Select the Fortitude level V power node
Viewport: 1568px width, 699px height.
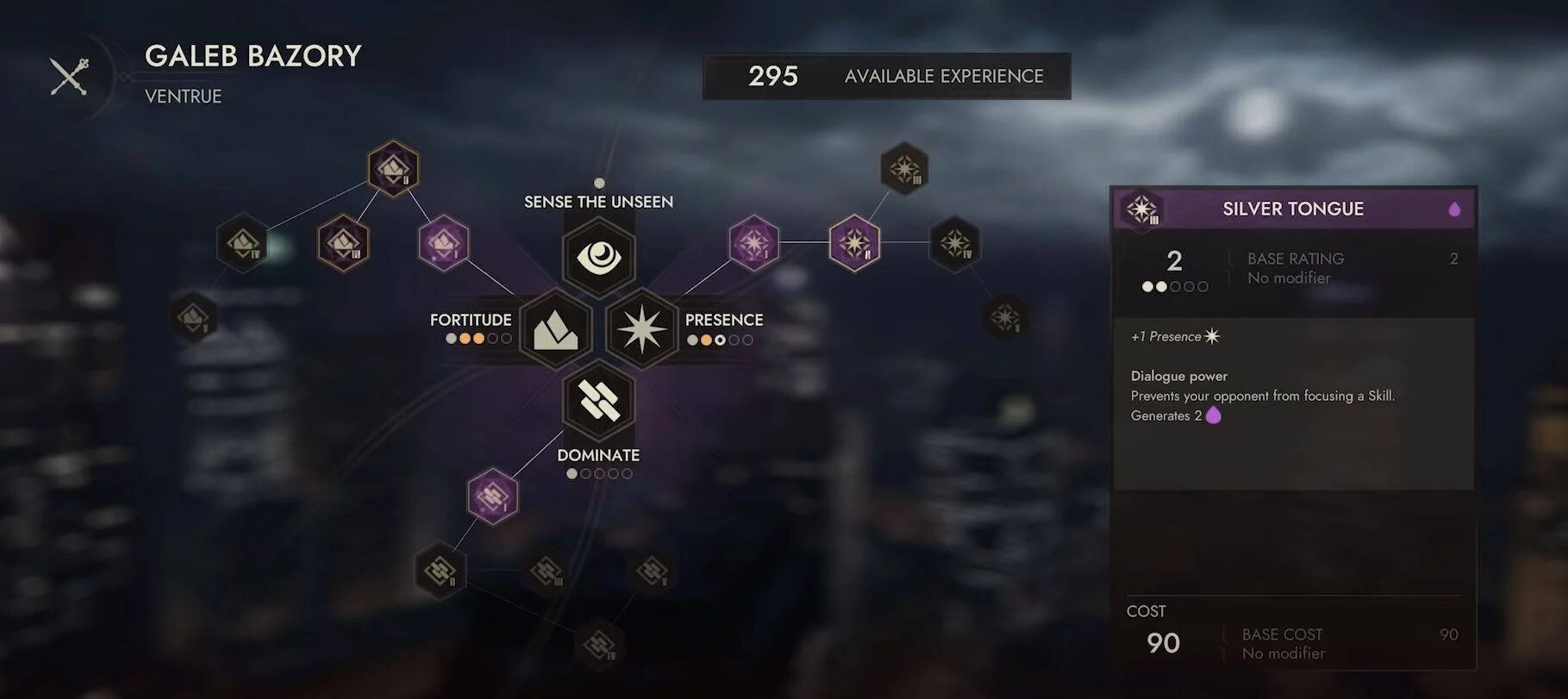pyautogui.click(x=193, y=316)
